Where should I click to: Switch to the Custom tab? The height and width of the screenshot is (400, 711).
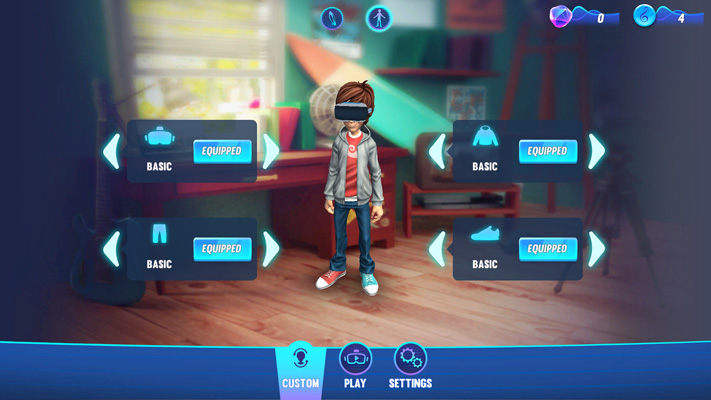tap(300, 368)
